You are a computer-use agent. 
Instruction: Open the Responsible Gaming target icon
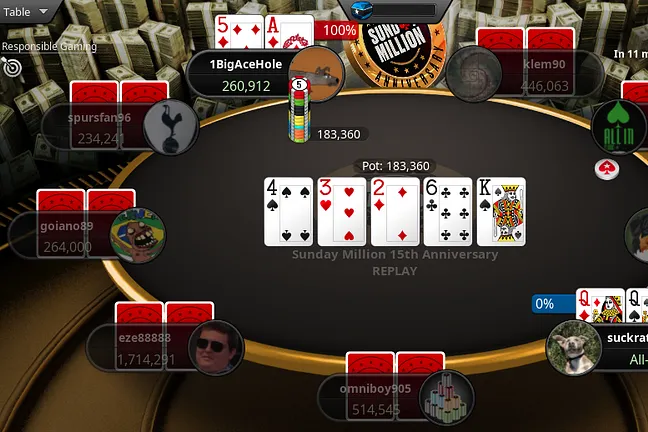click(x=12, y=67)
